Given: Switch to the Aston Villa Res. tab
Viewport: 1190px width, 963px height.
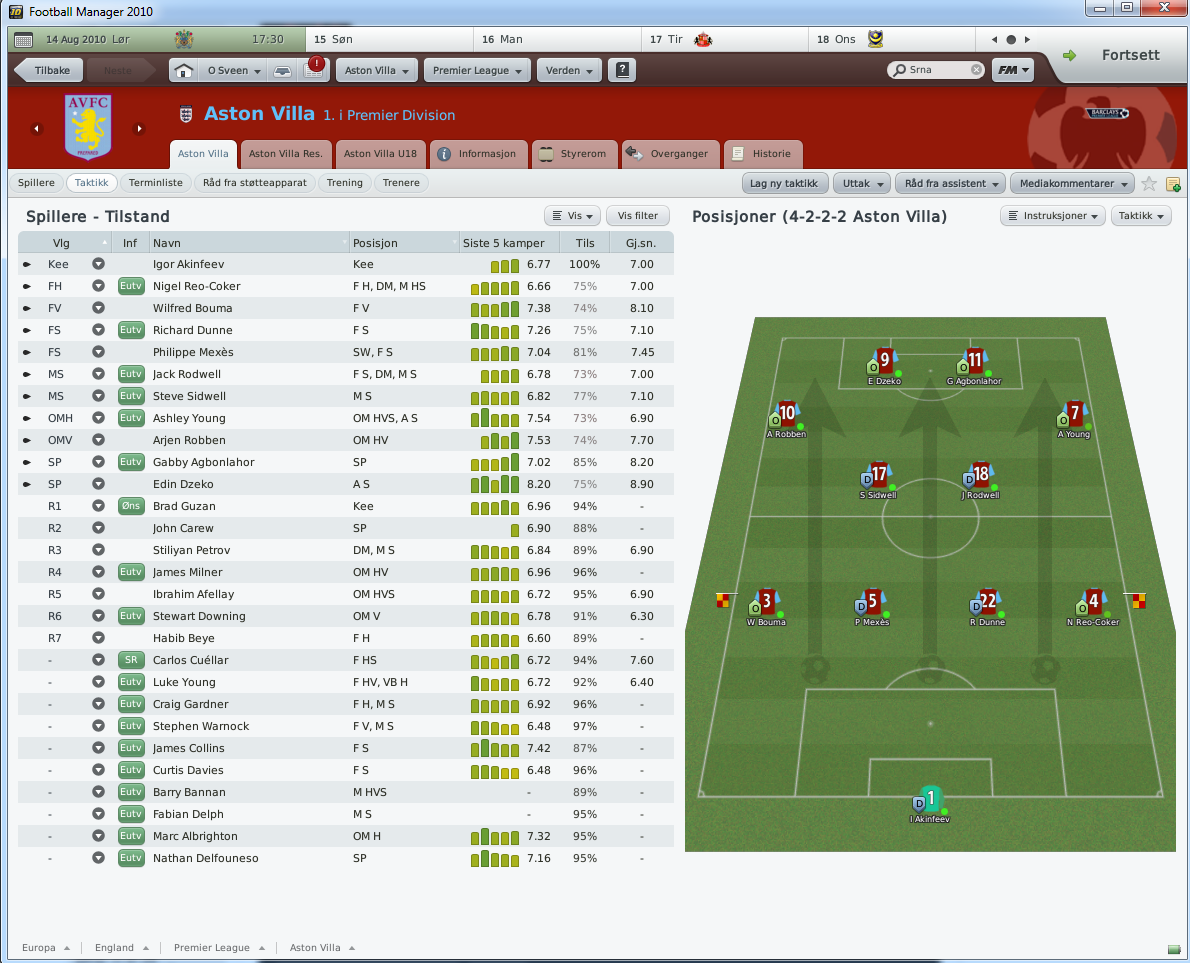Looking at the screenshot, I should click(285, 154).
